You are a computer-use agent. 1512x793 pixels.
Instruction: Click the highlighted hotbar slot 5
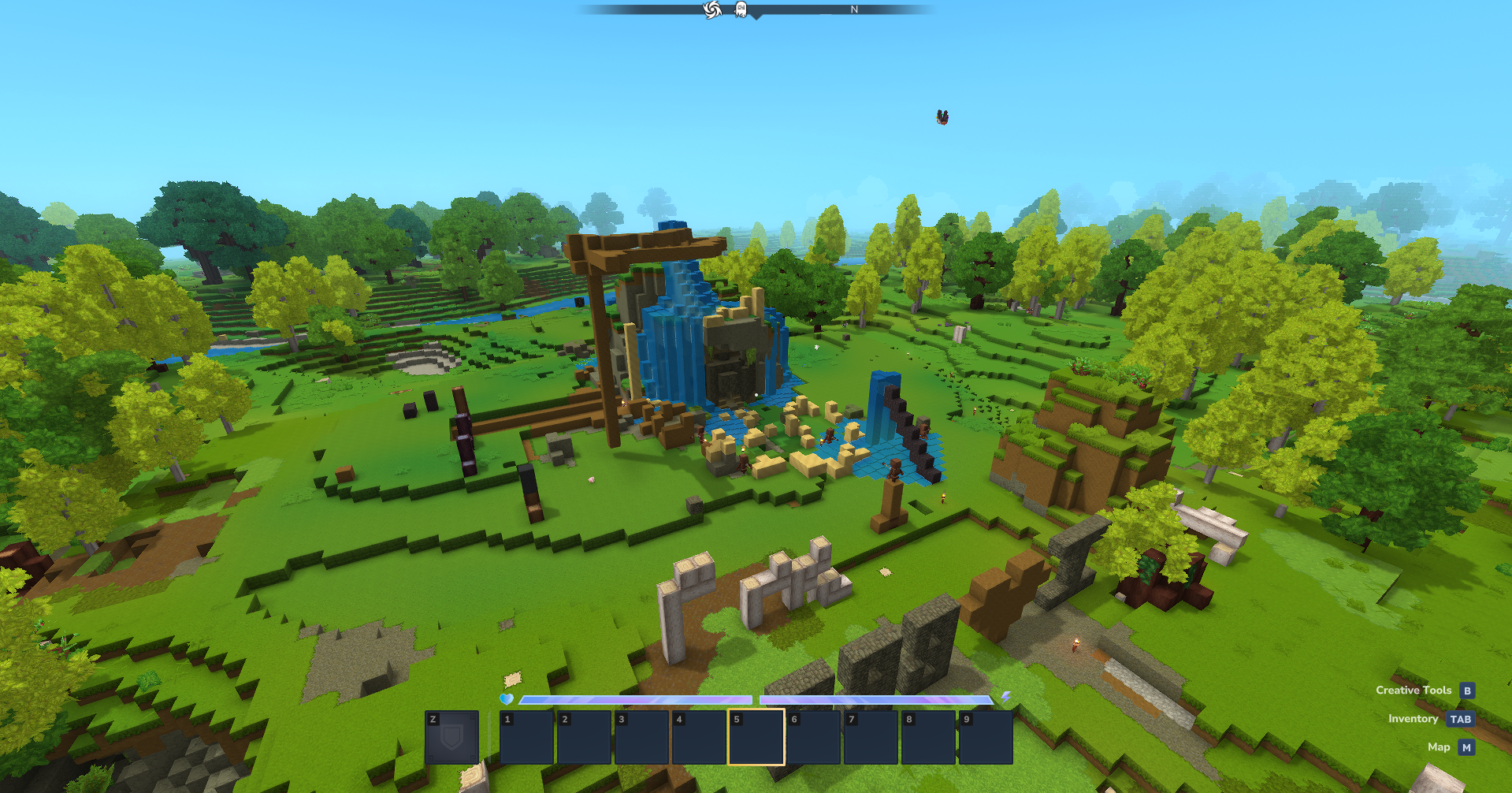(x=756, y=737)
